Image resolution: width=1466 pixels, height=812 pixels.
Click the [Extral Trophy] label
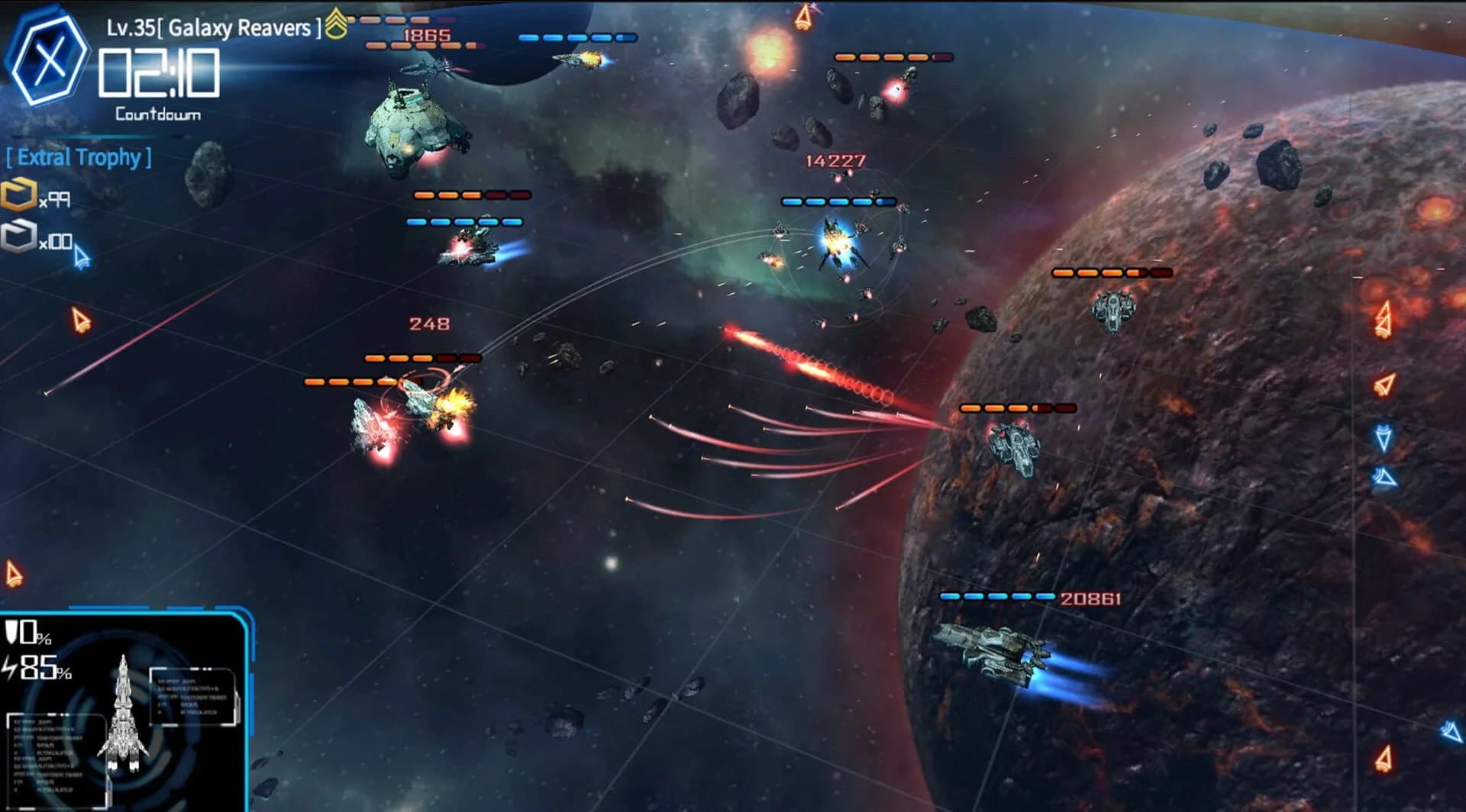coord(79,157)
